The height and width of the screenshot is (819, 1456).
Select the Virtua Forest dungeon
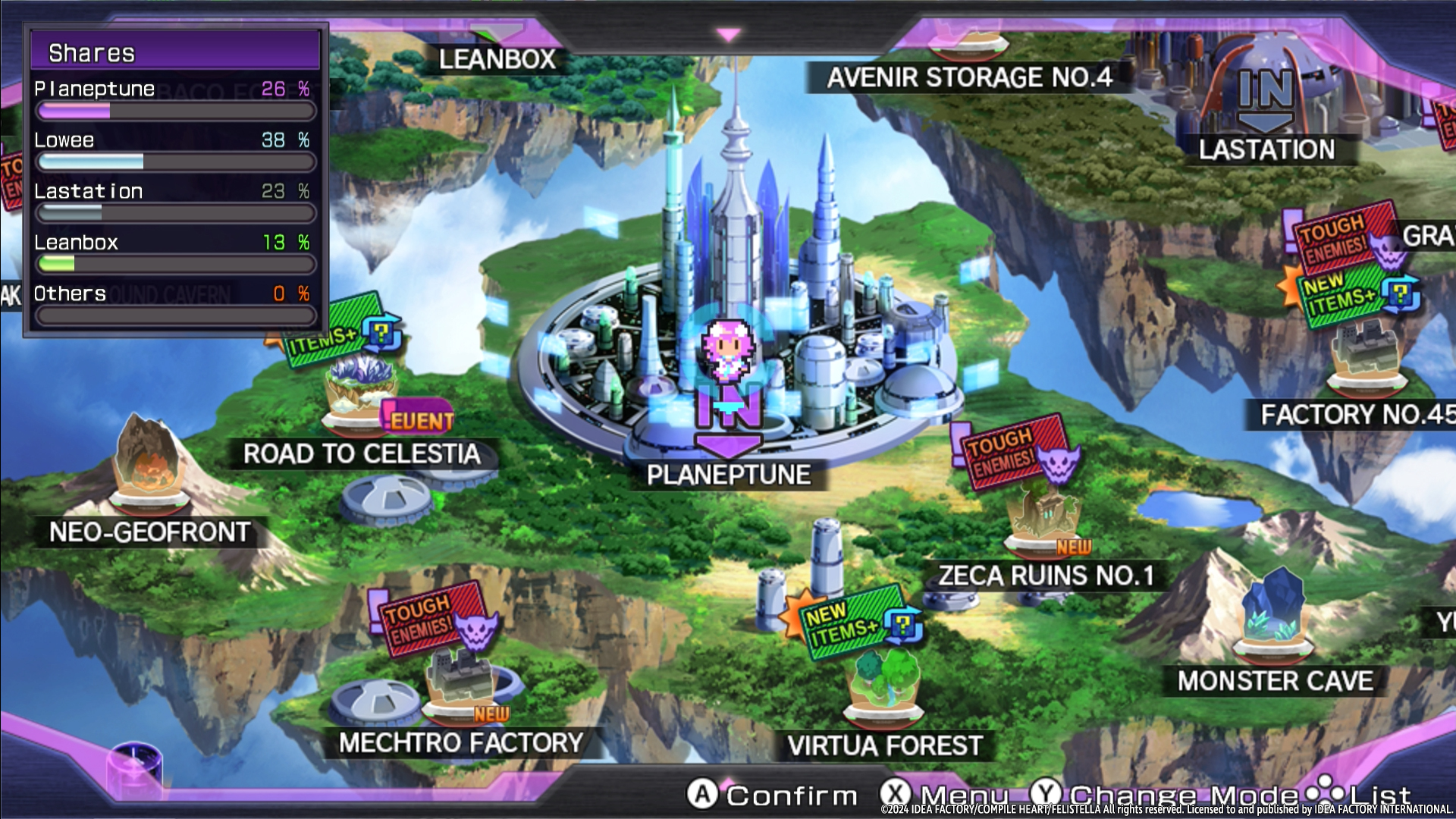click(885, 745)
